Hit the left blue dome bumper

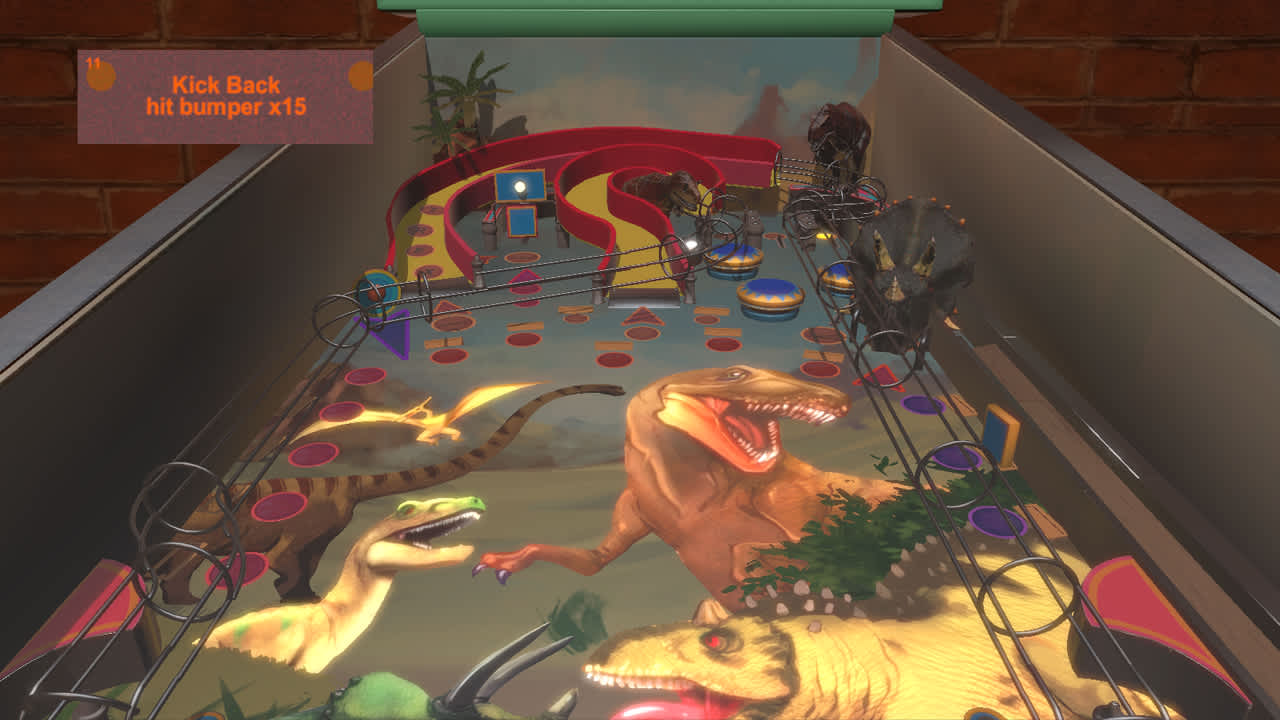click(734, 258)
